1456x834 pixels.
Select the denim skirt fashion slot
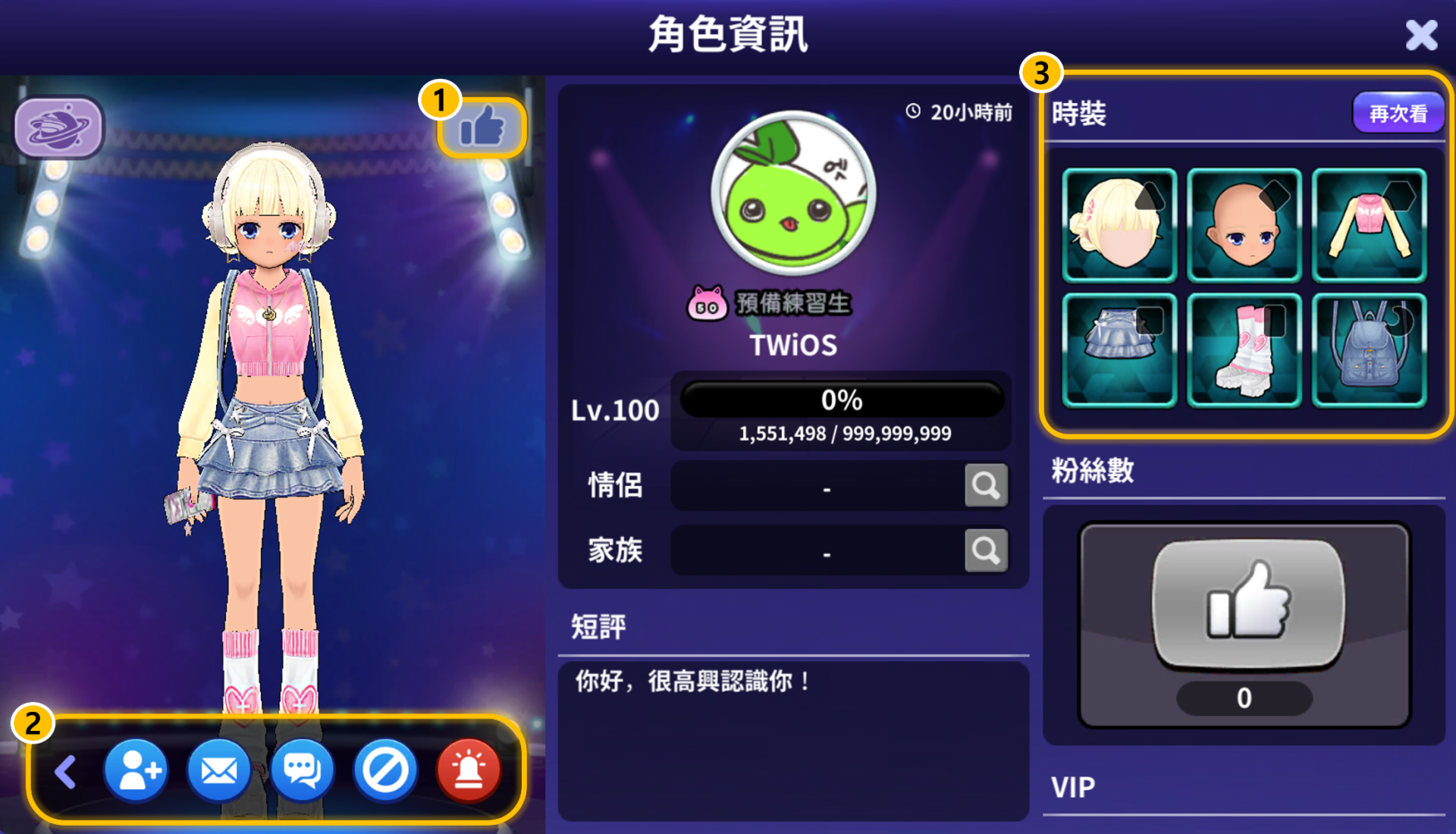click(x=1119, y=350)
